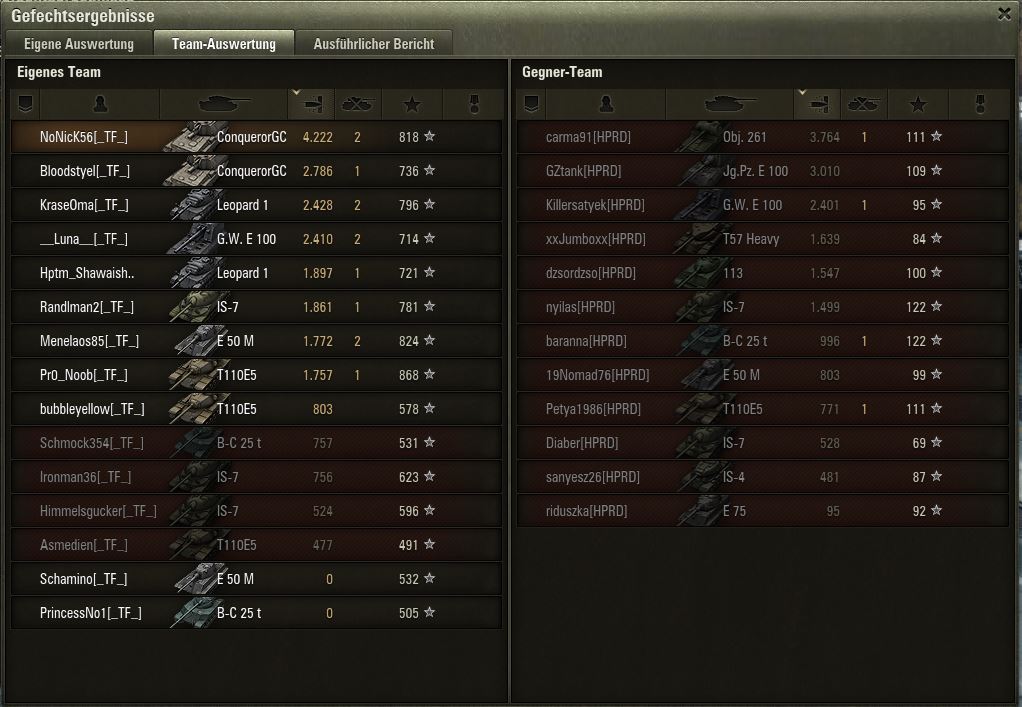Choose player KraseOma in own team
1022x707 pixels.
tap(84, 205)
